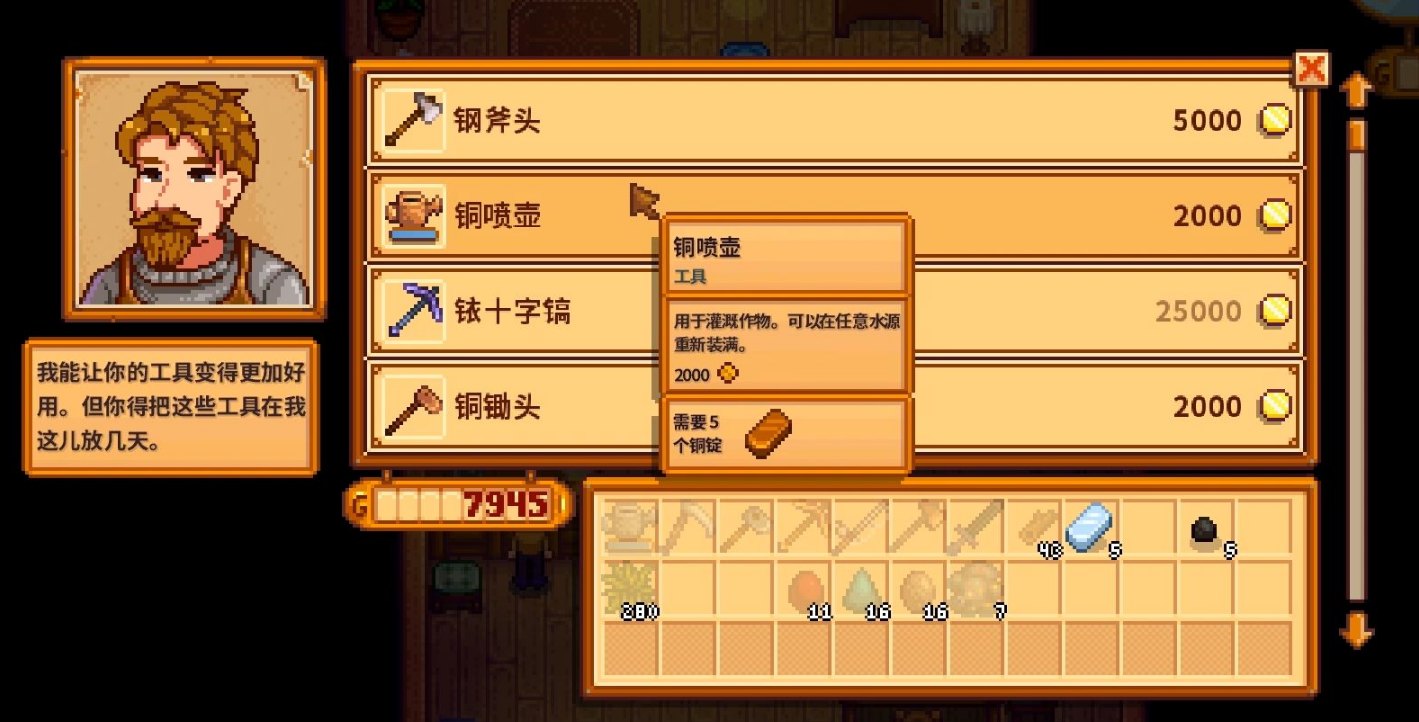
Task: Click the copper hoe icon
Action: [412, 407]
